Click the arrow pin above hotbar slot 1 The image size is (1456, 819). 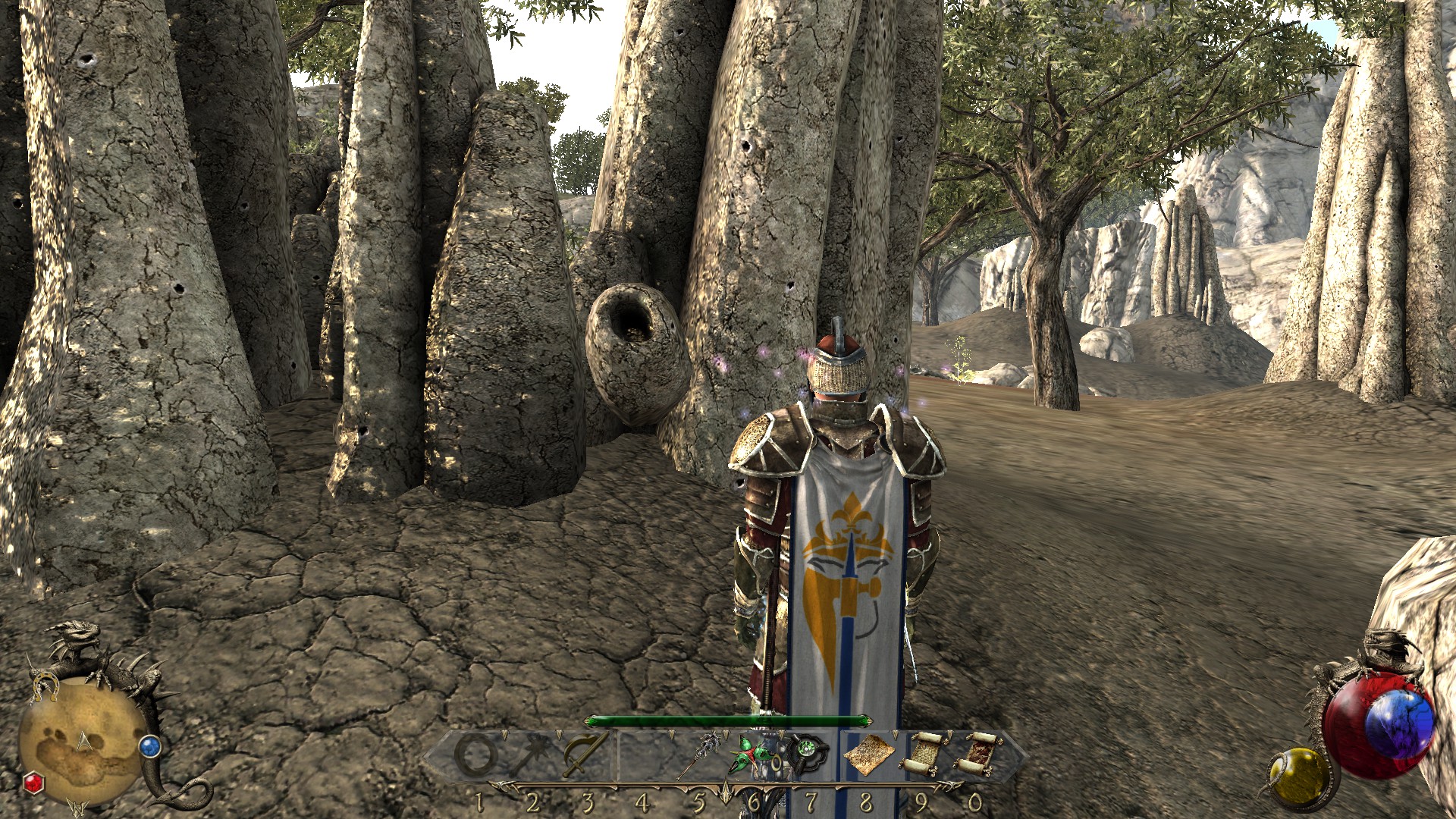[504, 733]
